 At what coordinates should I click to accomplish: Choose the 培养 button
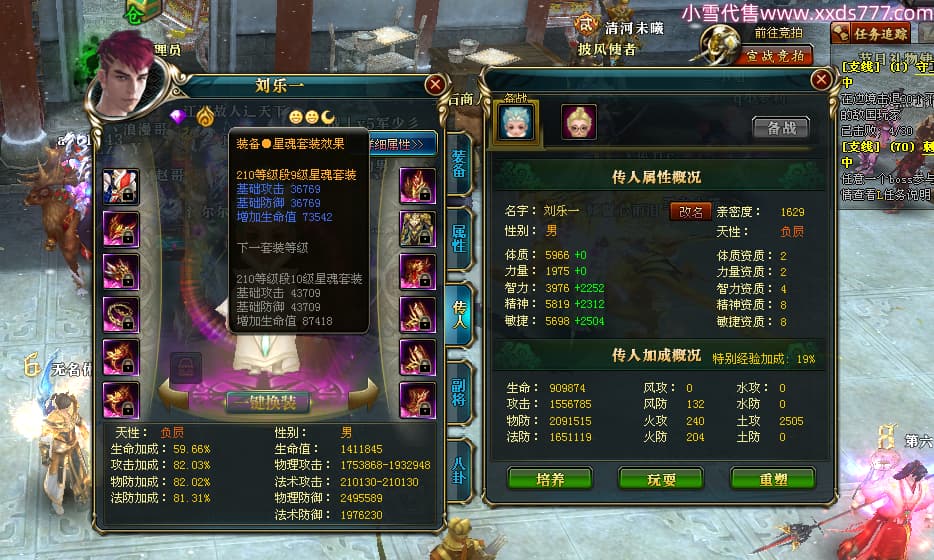549,479
